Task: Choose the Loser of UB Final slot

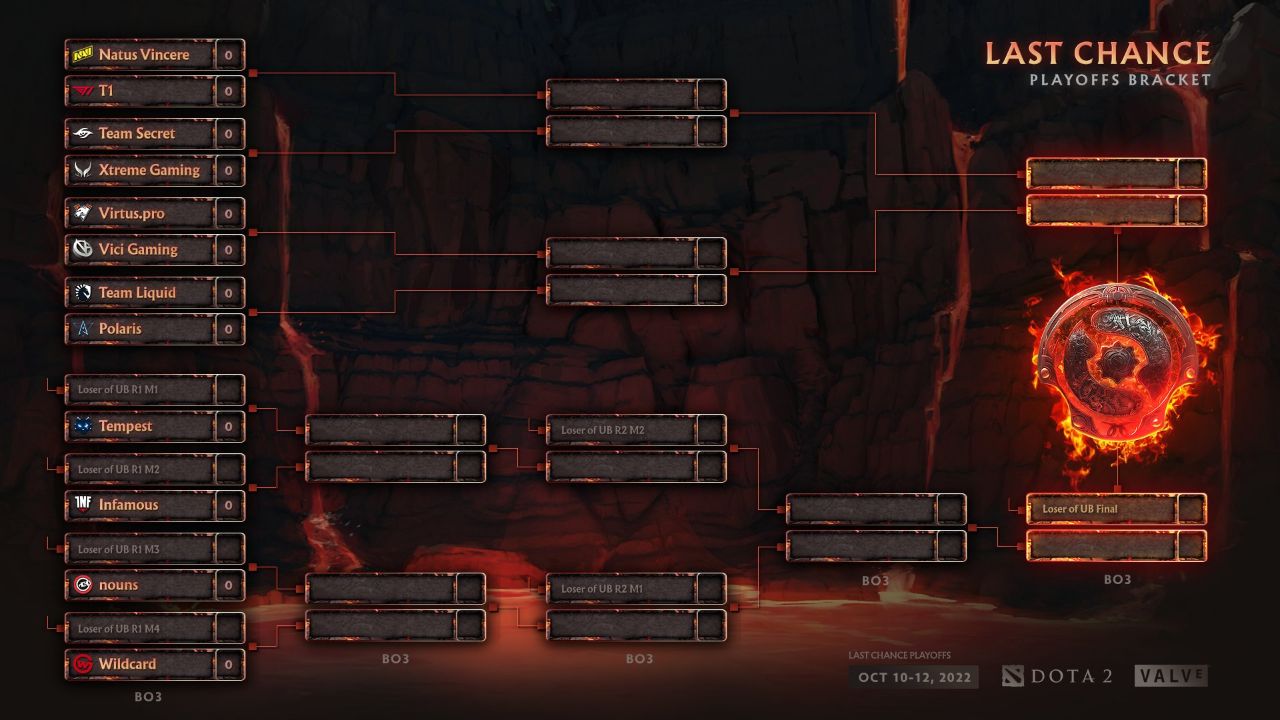Action: click(x=1102, y=509)
